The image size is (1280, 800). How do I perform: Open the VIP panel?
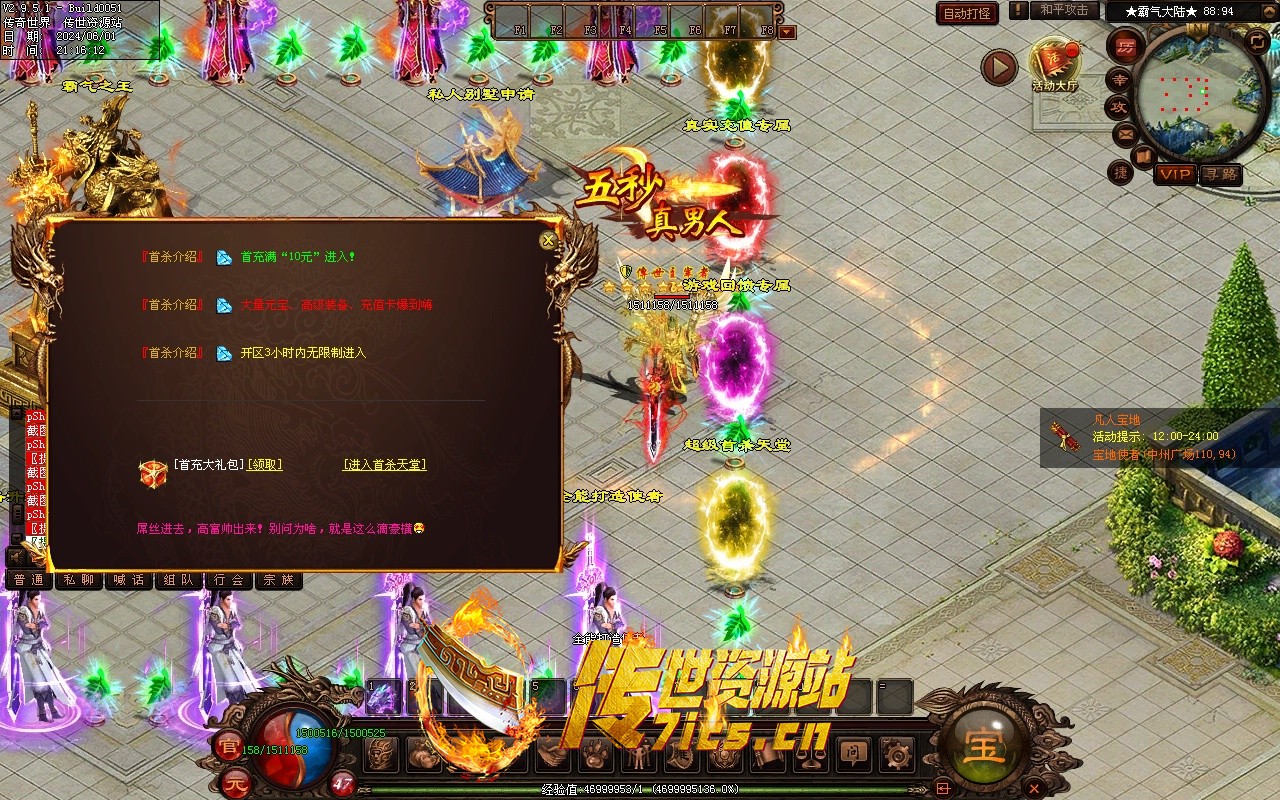tap(1175, 174)
